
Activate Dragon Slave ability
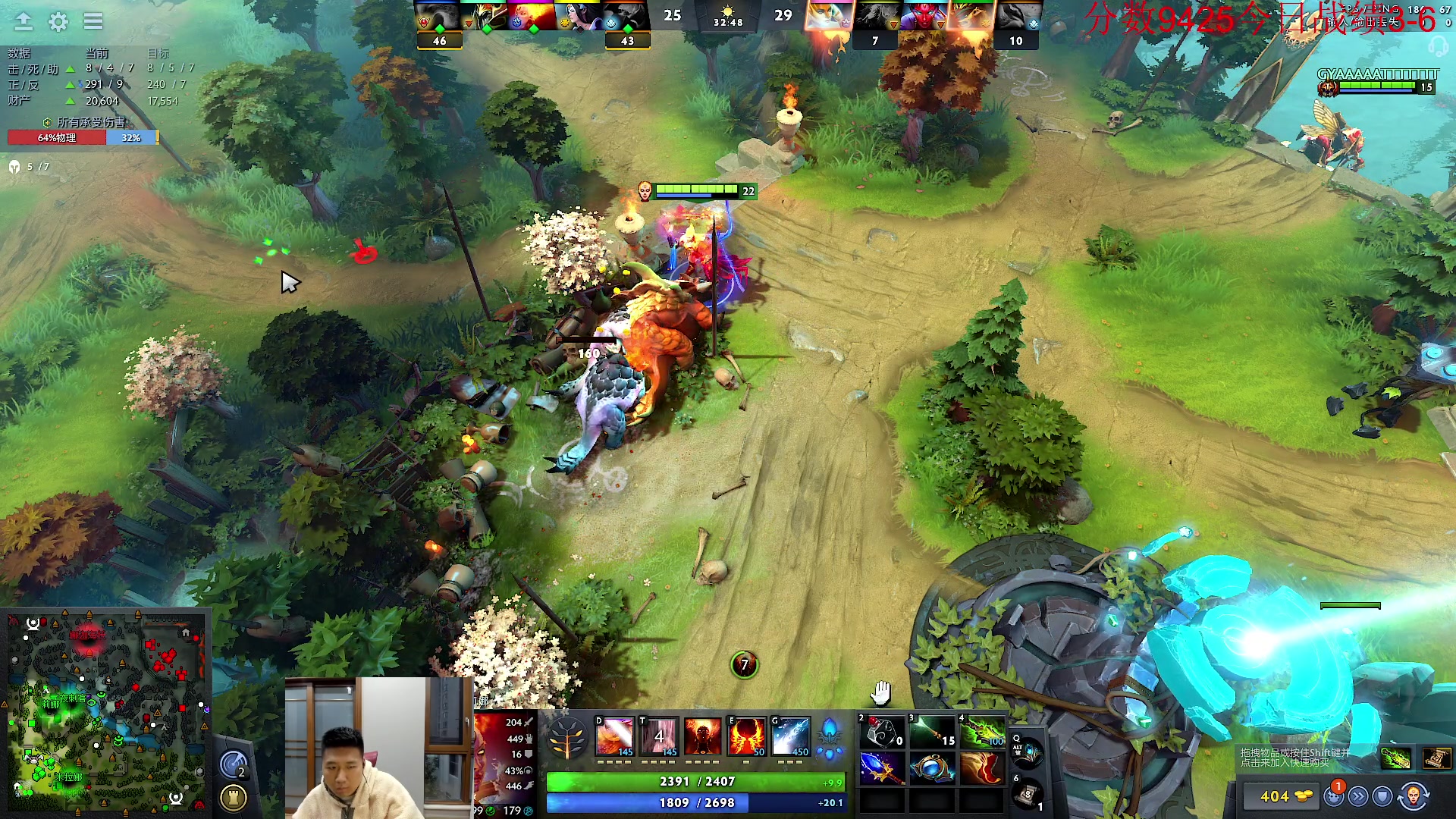614,737
